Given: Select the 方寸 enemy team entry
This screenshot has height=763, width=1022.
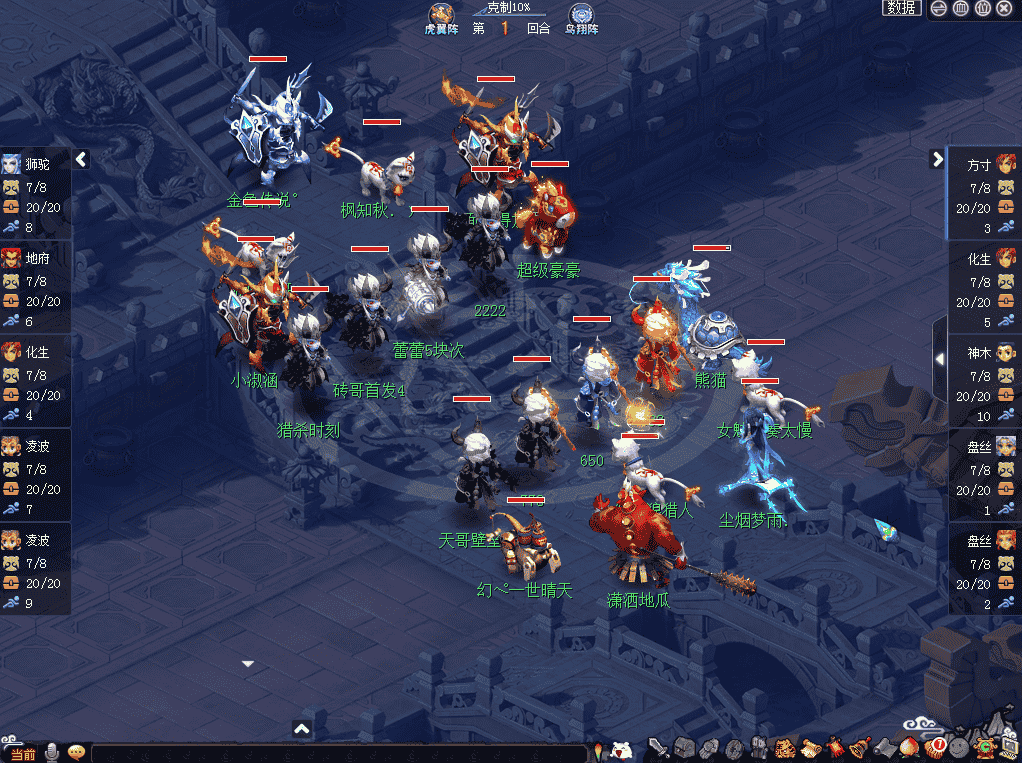Looking at the screenshot, I should pos(985,164).
